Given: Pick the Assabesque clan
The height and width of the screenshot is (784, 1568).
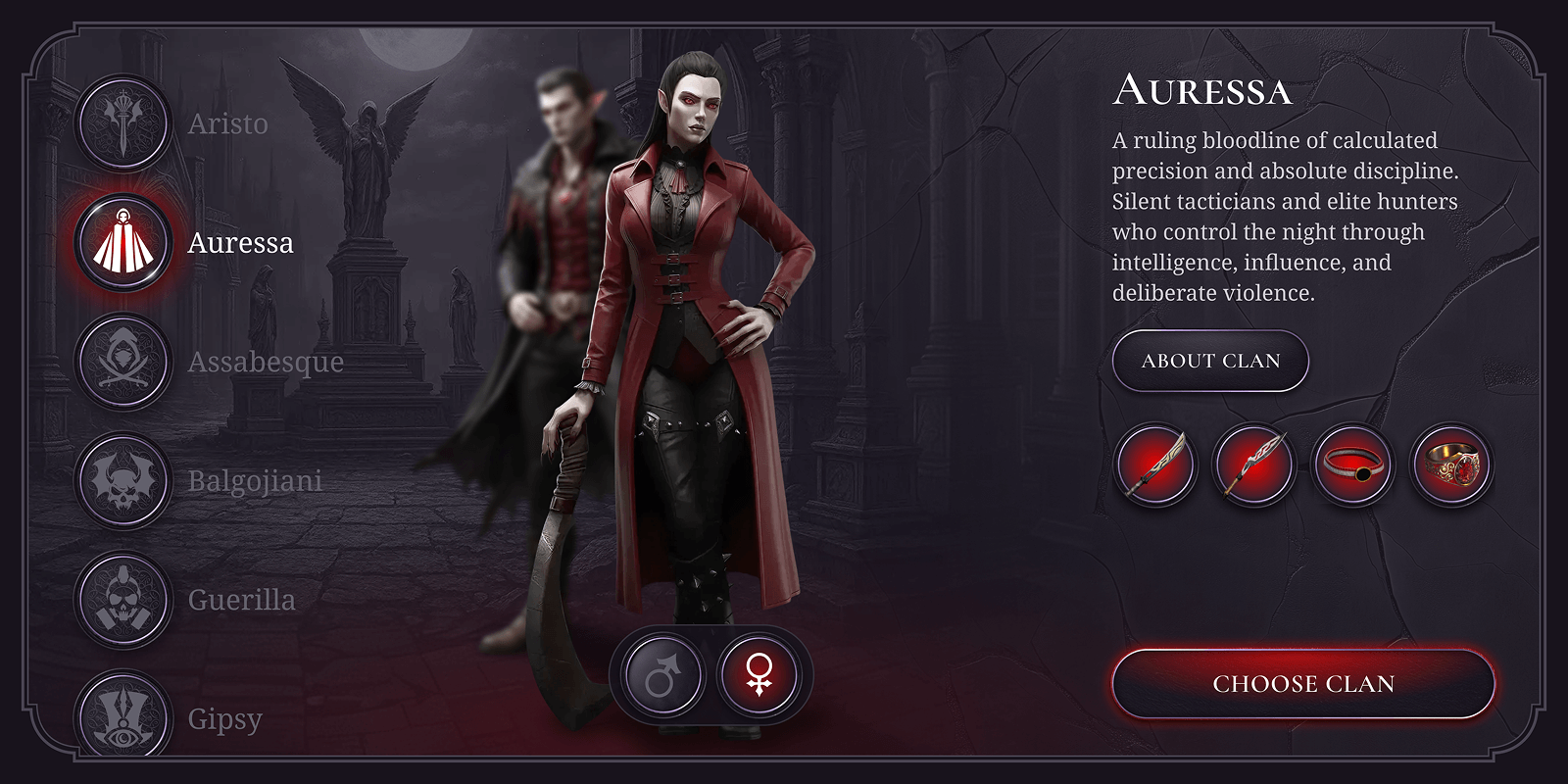Looking at the screenshot, I should coord(124,362).
